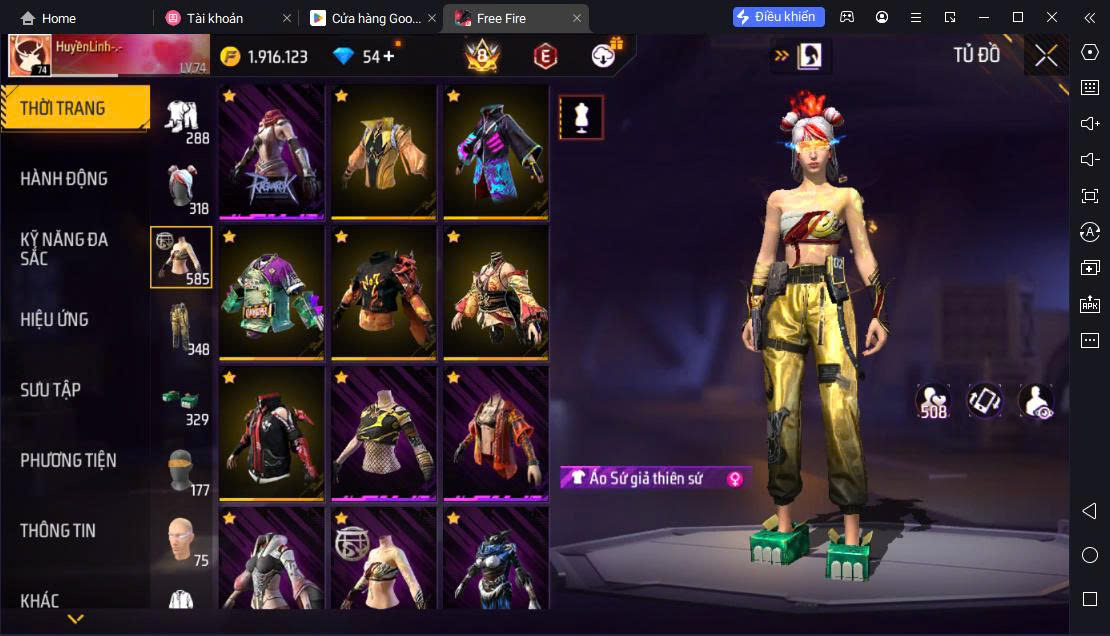Equip the yellow and black jacket top
This screenshot has height=636, width=1110.
pyautogui.click(x=384, y=151)
